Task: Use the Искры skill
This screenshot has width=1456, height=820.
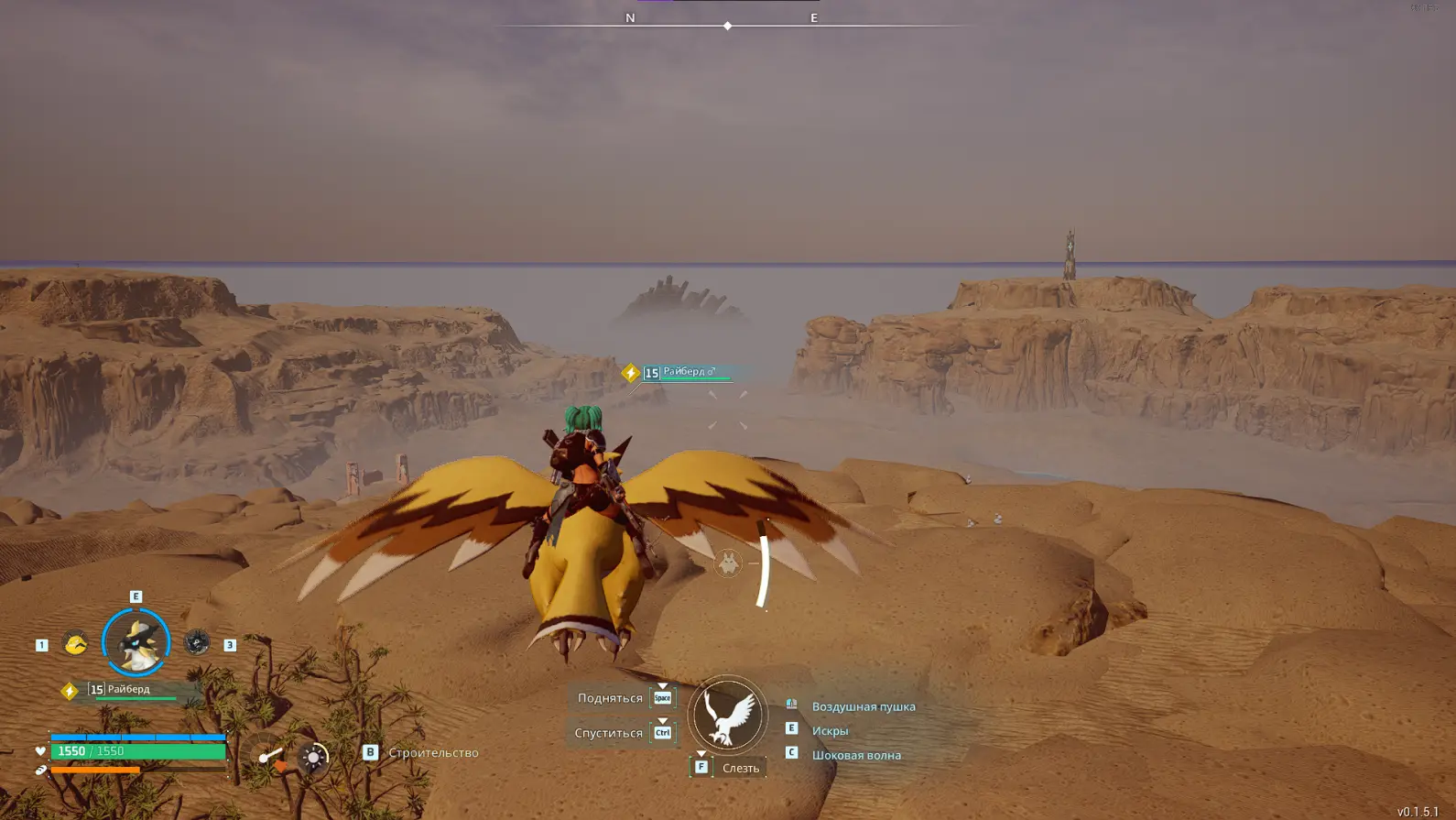Action: coord(830,731)
